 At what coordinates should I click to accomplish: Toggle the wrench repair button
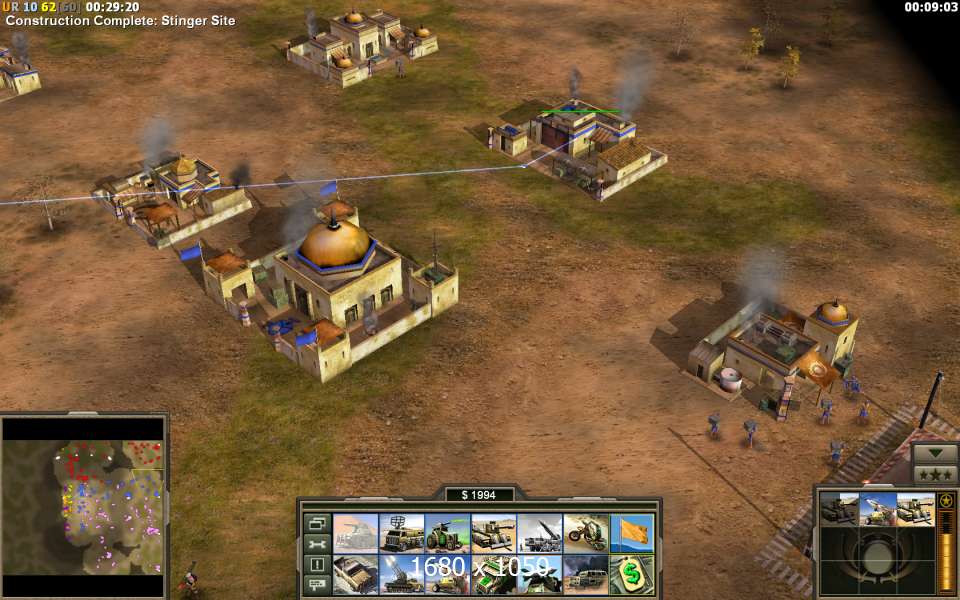coord(317,544)
